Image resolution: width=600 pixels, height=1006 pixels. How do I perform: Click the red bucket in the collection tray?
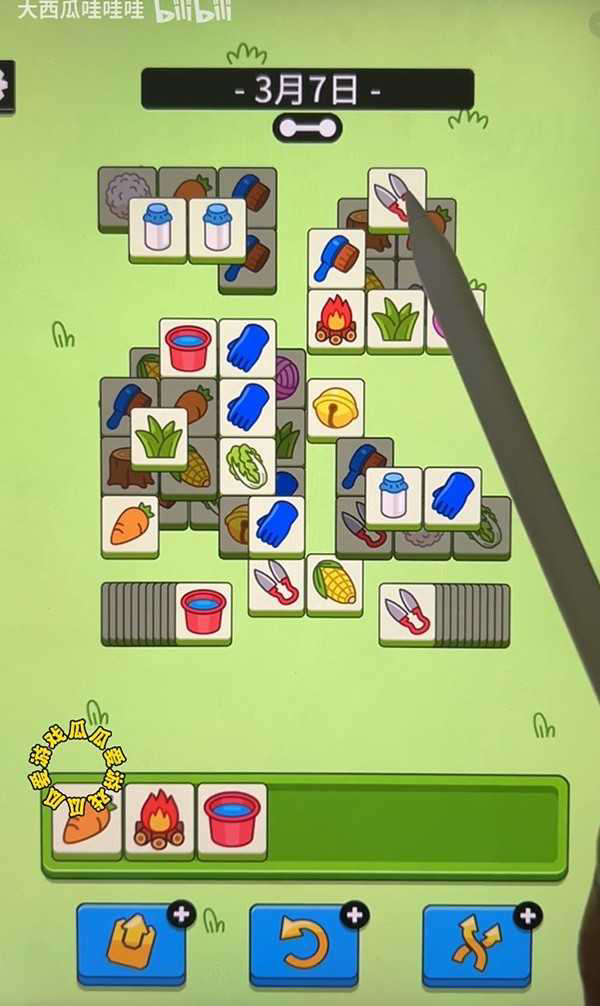(232, 820)
